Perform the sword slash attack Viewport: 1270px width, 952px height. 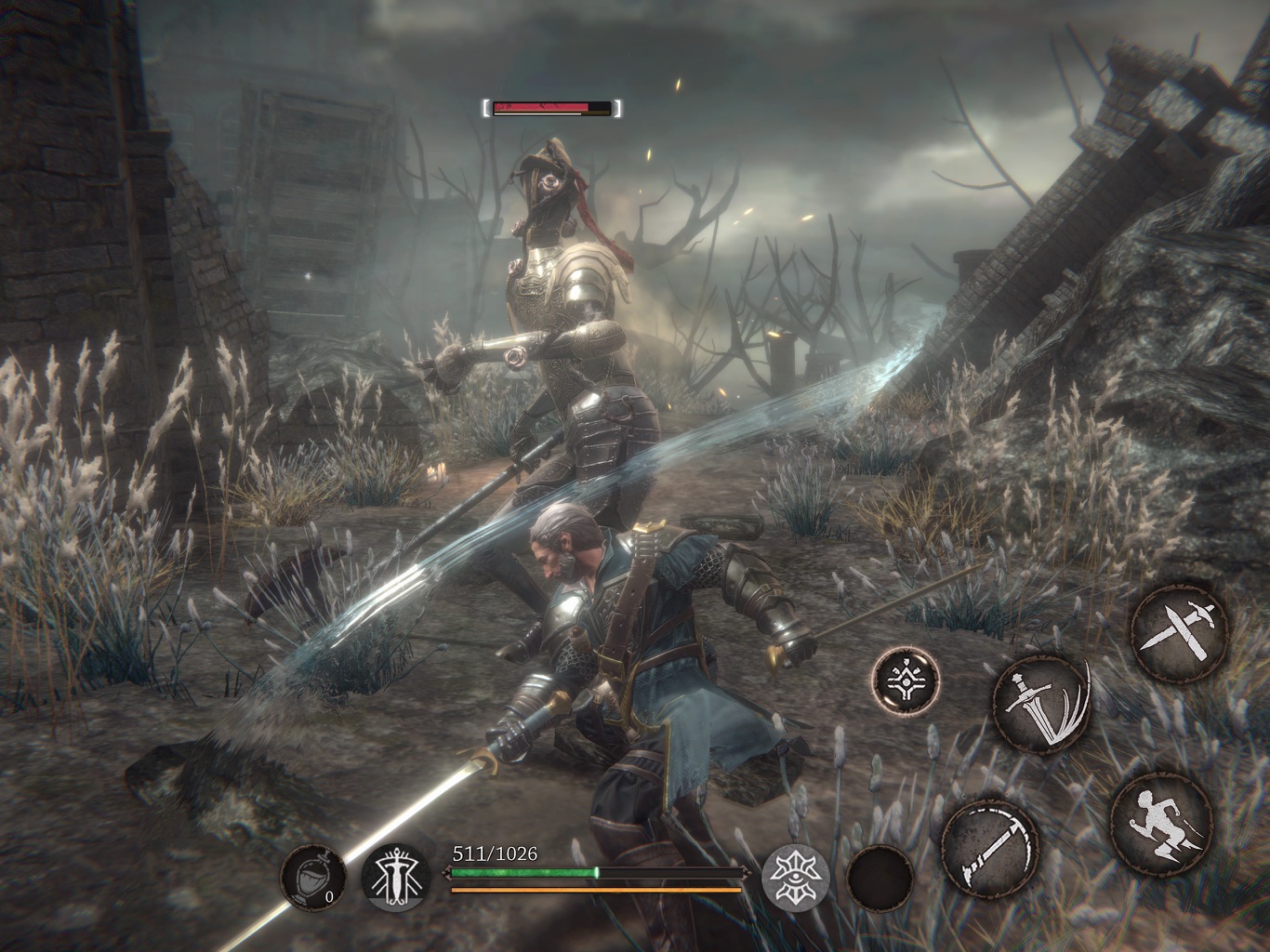coord(1042,702)
